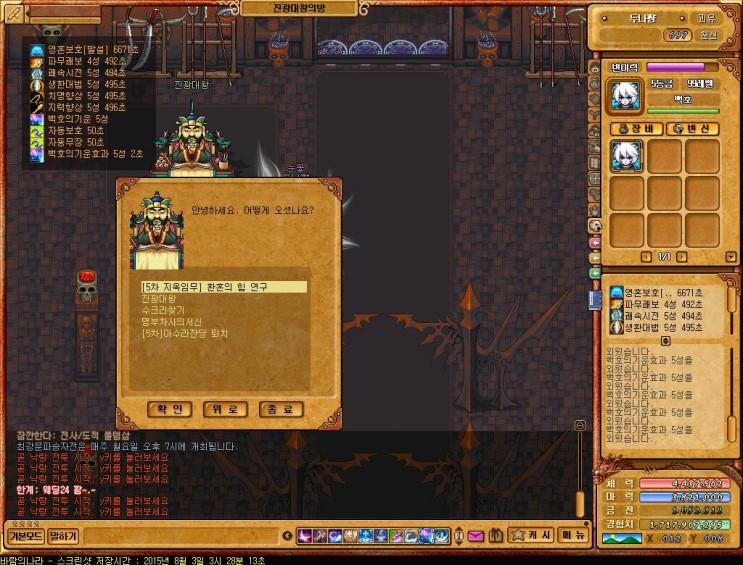Viewport: 743px width, 565px height.
Task: Go back with the 위로 button
Action: pos(225,409)
